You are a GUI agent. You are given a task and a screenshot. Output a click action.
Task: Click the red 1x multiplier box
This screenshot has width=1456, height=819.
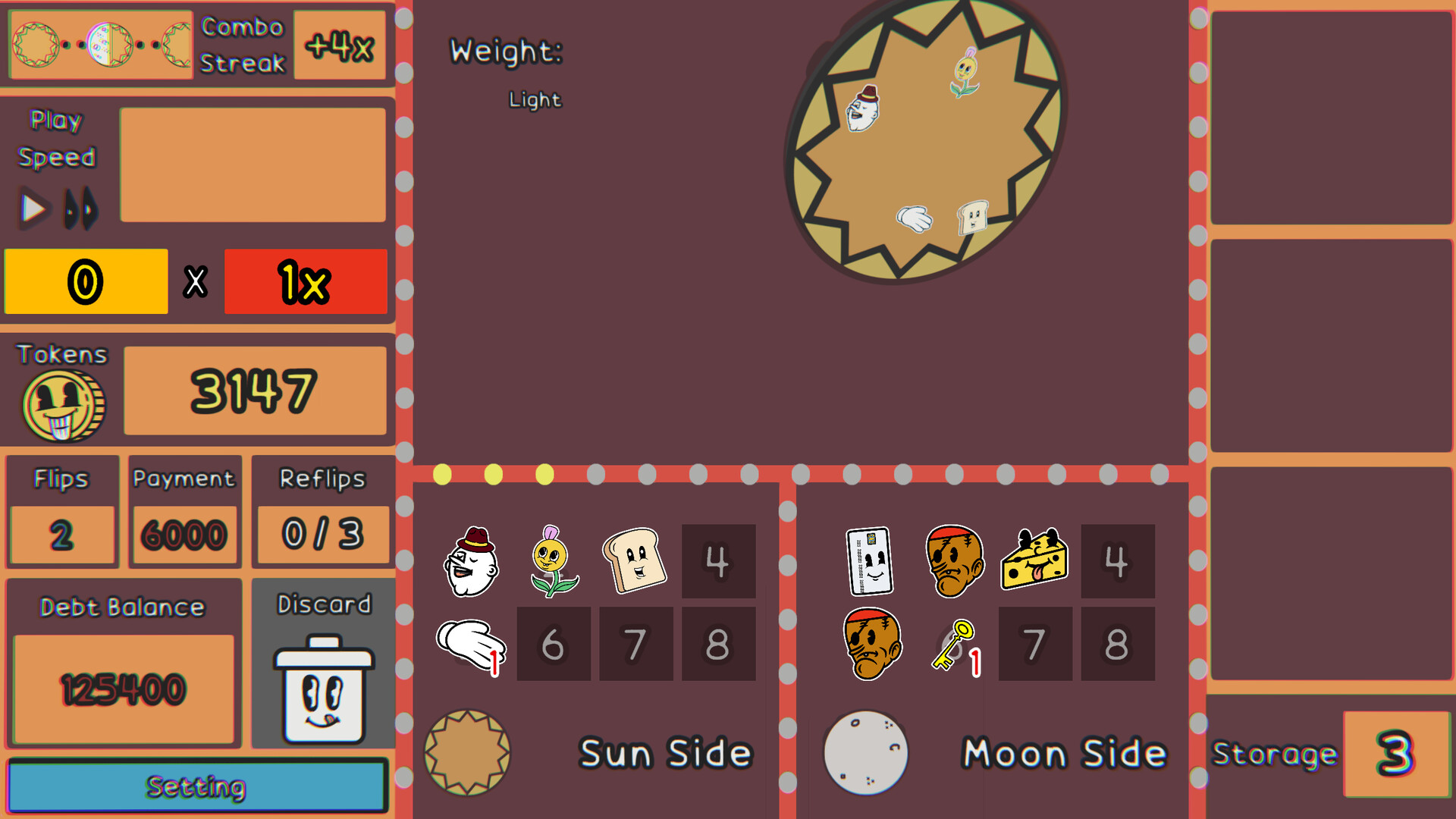coord(305,281)
